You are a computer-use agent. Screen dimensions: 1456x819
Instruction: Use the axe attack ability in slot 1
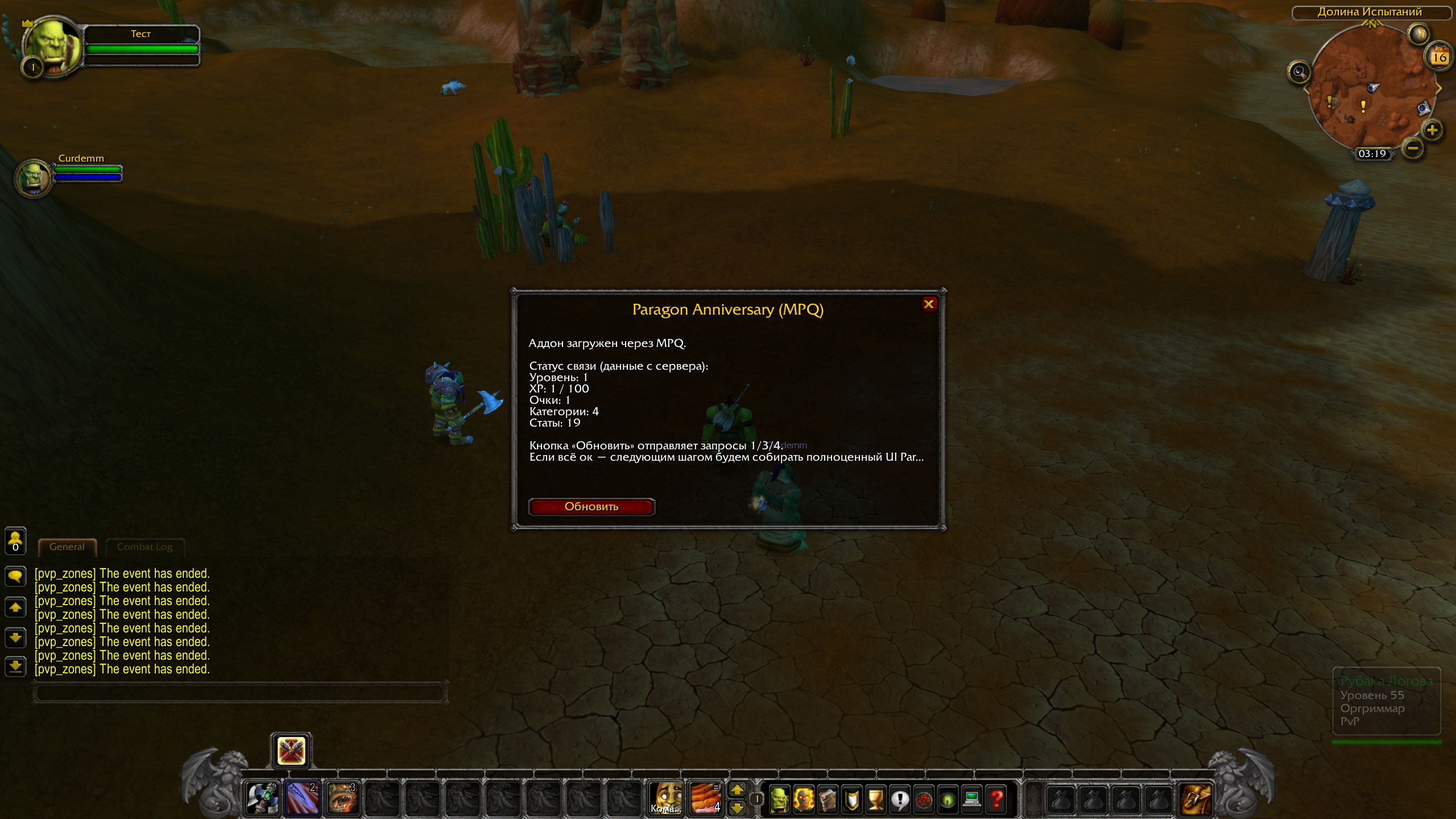[x=262, y=798]
